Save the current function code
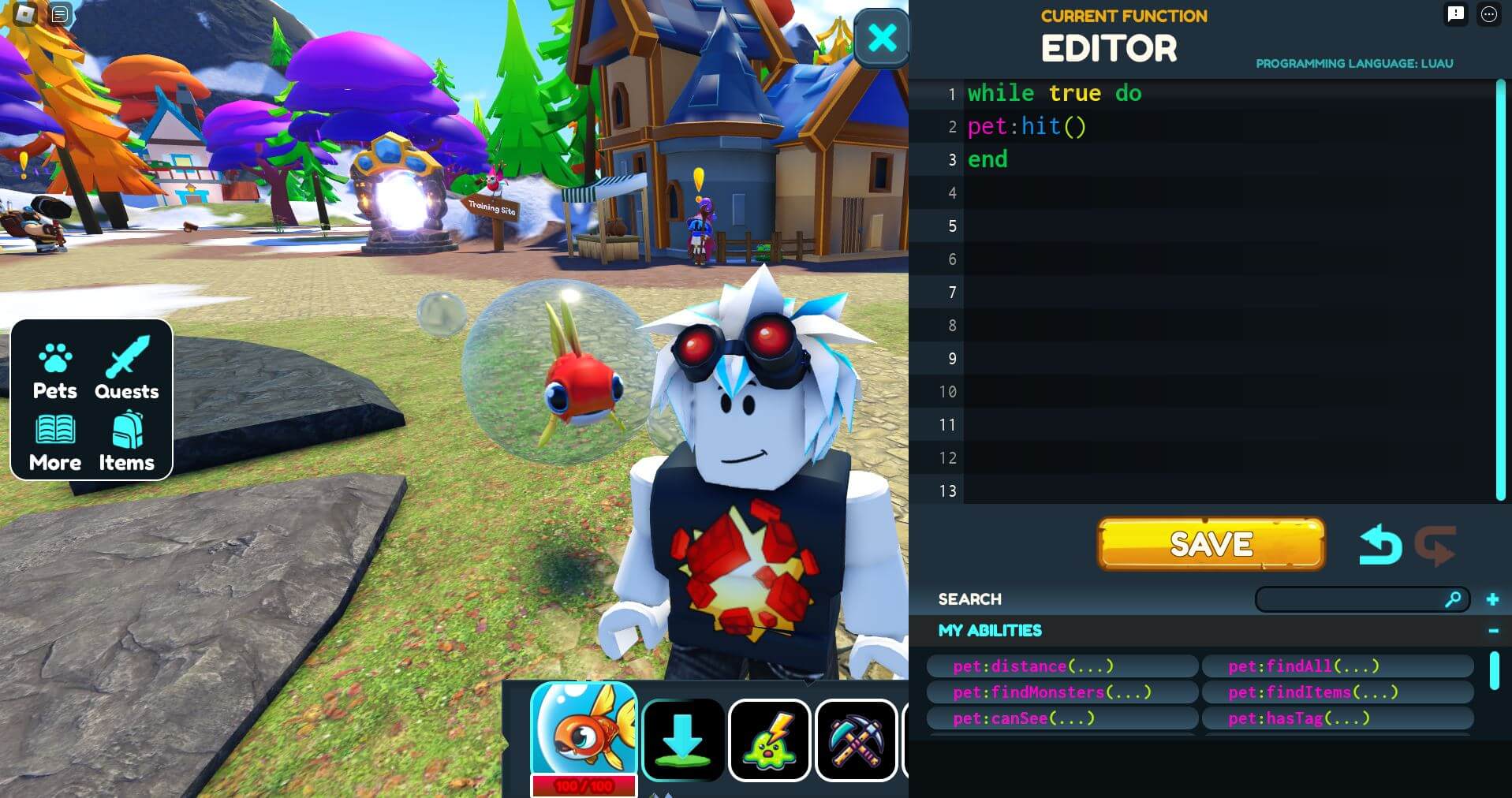1512x798 pixels. 1211,544
